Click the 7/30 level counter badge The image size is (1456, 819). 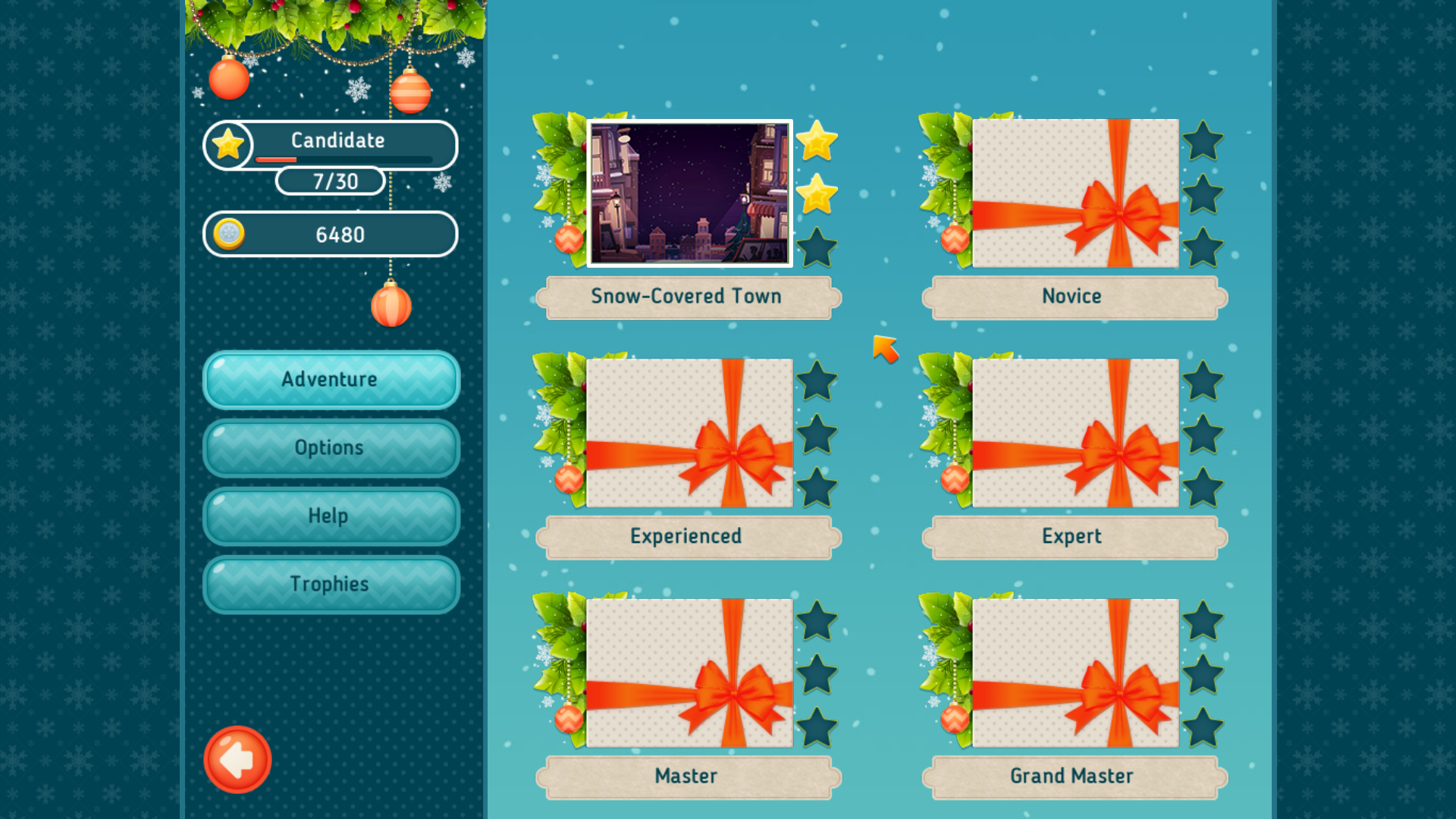(330, 180)
